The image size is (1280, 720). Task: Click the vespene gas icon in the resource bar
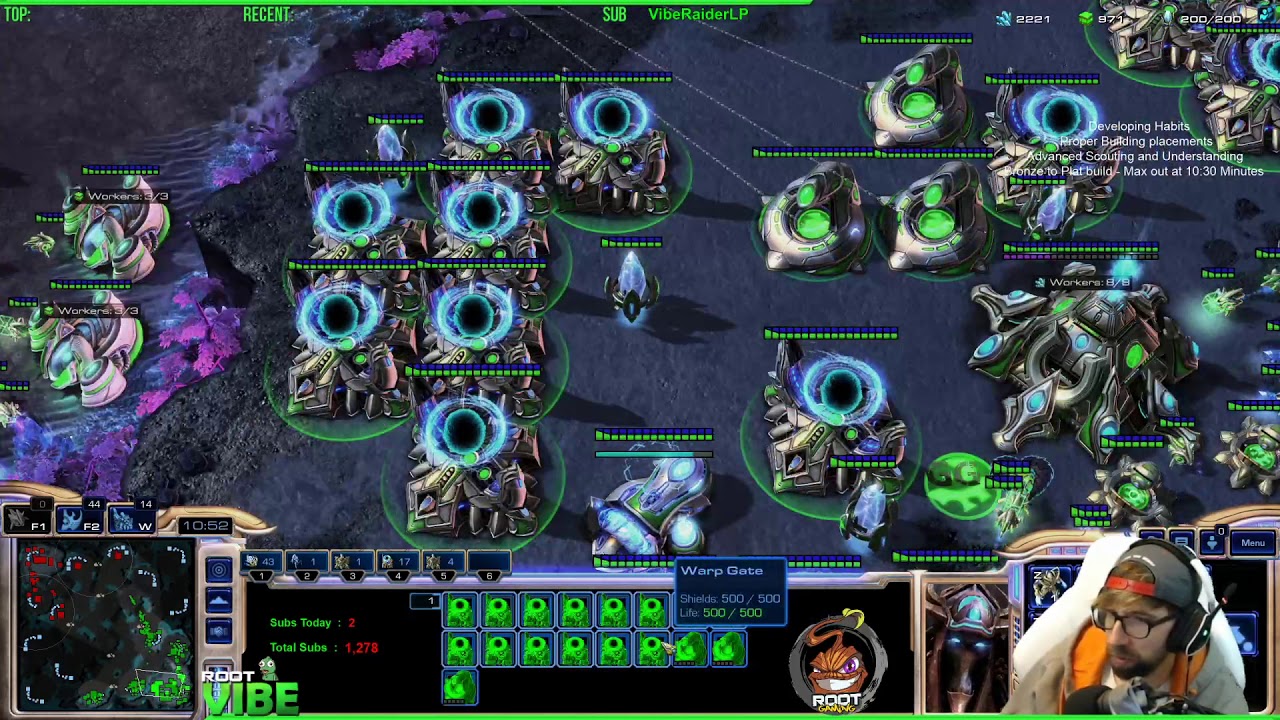(1086, 18)
